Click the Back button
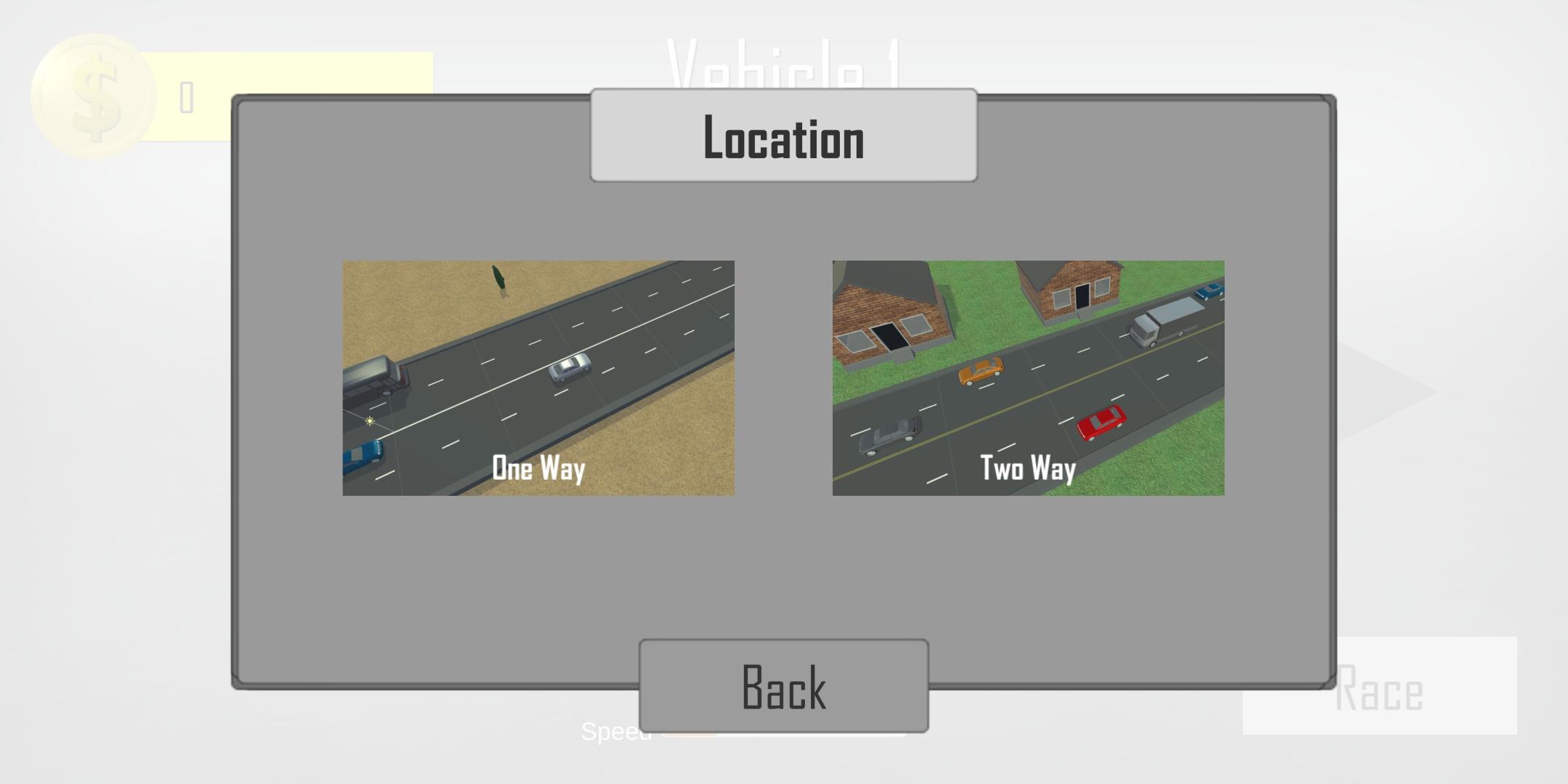The height and width of the screenshot is (784, 1568). coord(784,686)
